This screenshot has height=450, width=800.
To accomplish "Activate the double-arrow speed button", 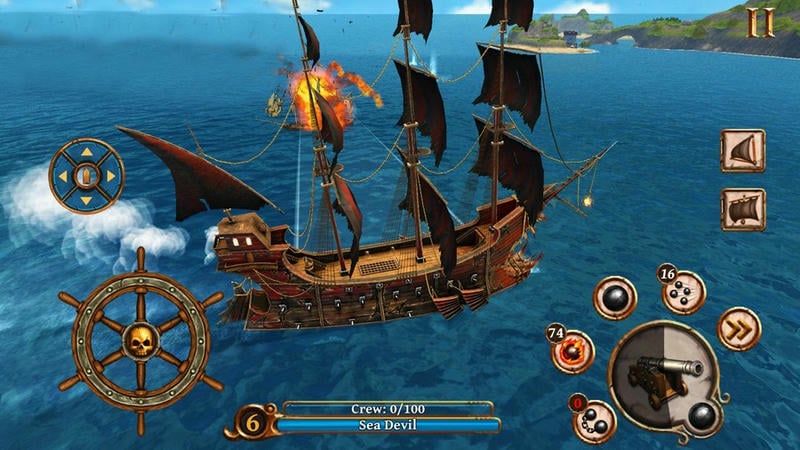I will point(738,329).
